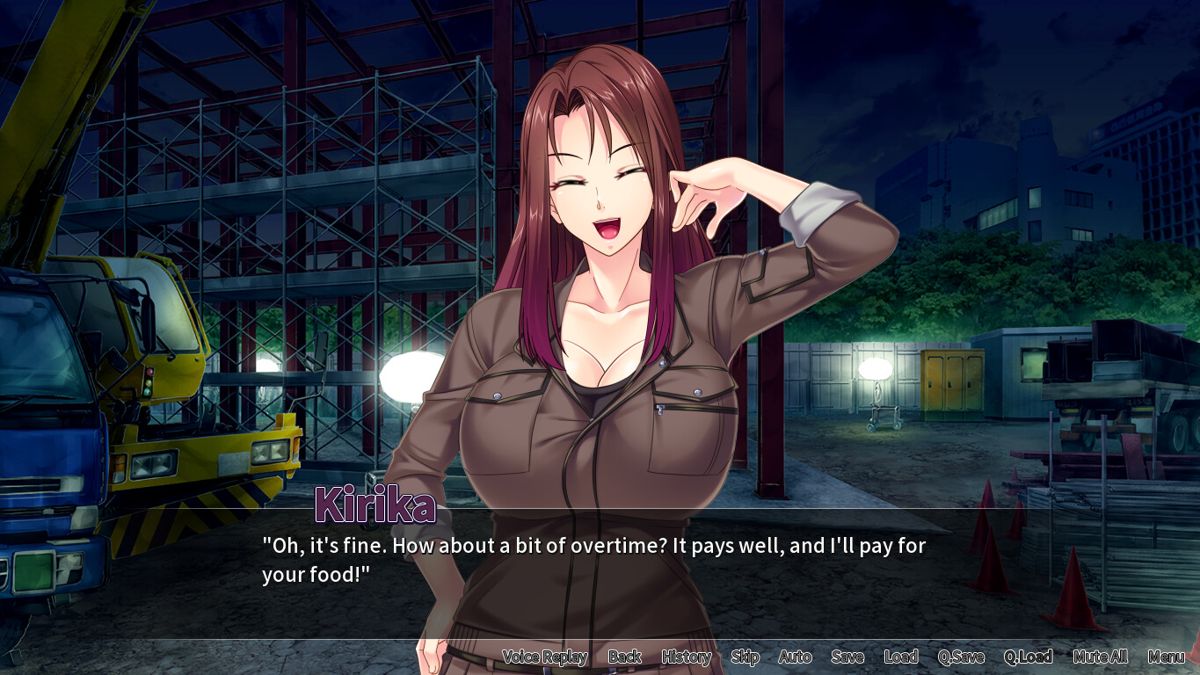Toggle Auto advance mode
Screen dimensions: 1200x675
pyautogui.click(x=795, y=657)
